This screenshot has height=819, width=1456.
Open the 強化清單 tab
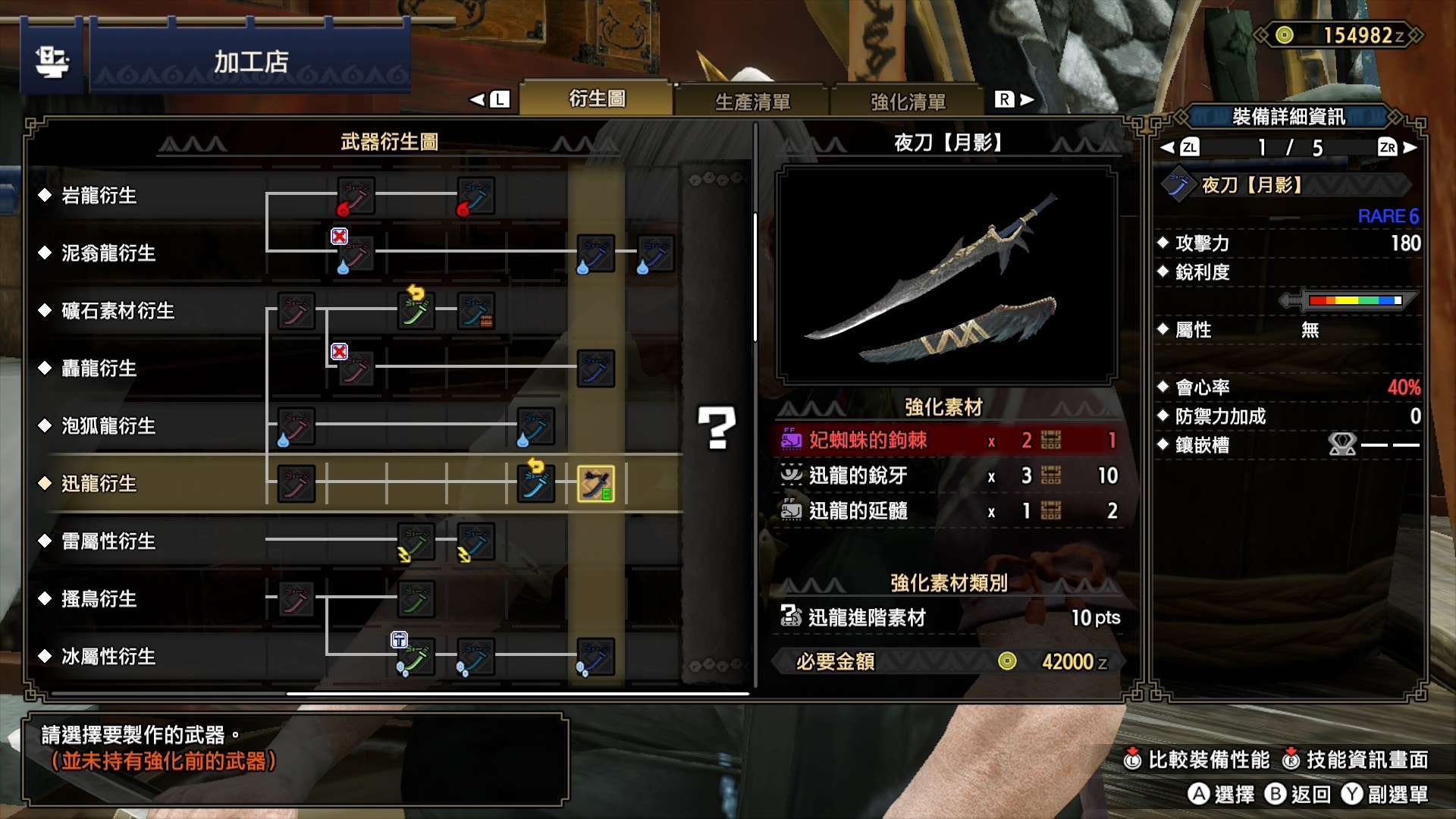coord(908,101)
